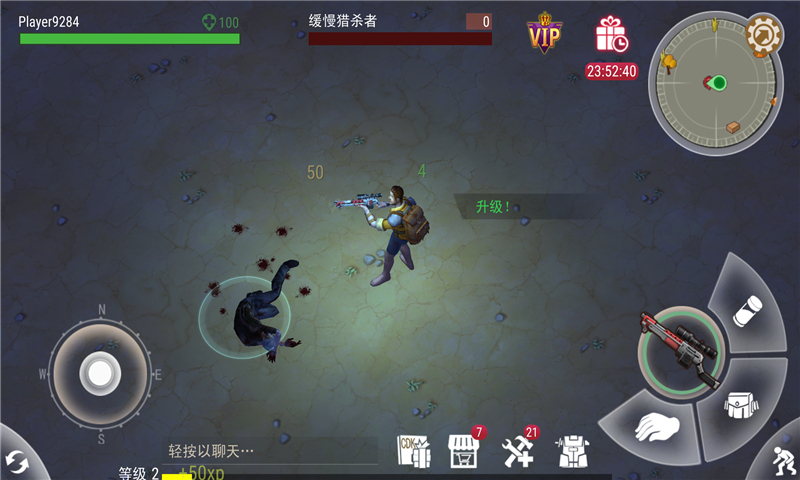Image resolution: width=800 pixels, height=480 pixels.
Task: Toggle the crouch sneak mode
Action: click(784, 459)
